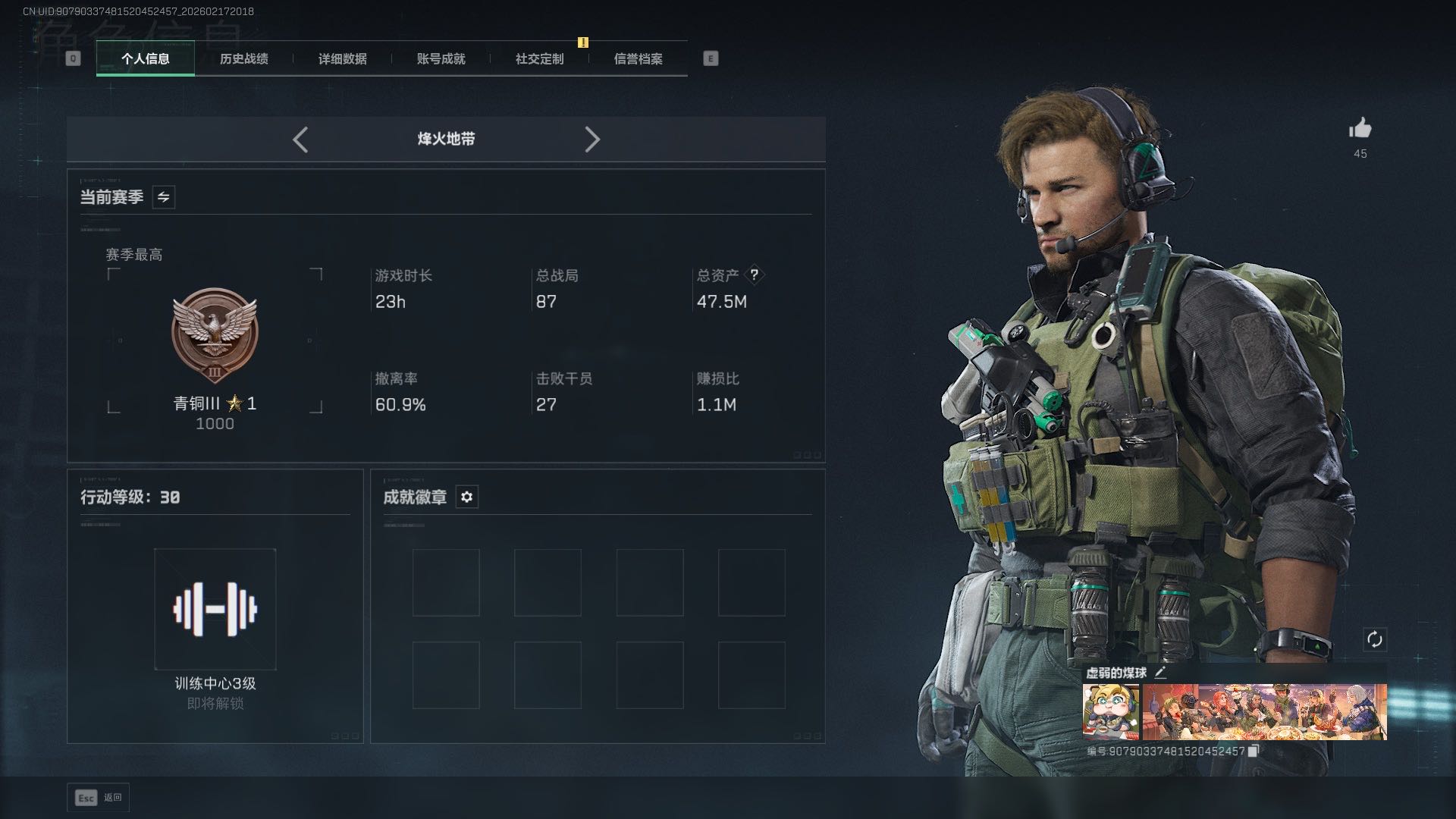Open the 成就徽章 gear settings
Image resolution: width=1456 pixels, height=819 pixels.
point(467,497)
